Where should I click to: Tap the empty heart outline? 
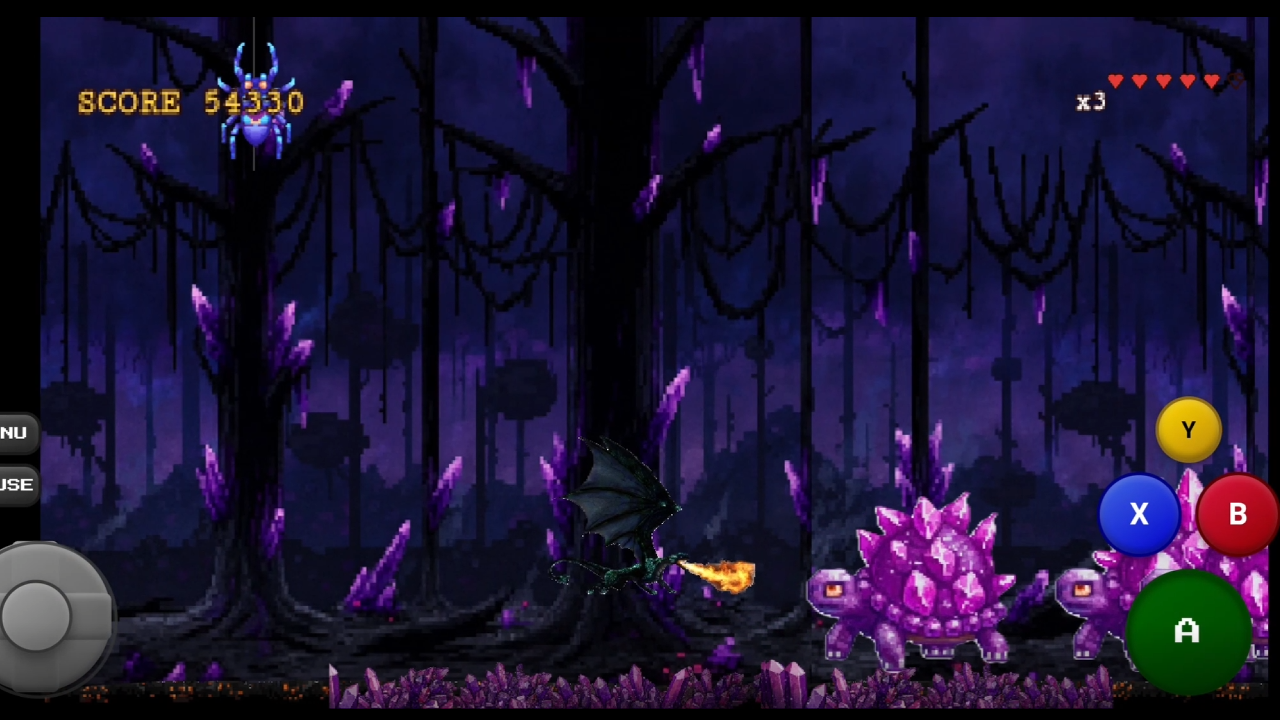1235,82
